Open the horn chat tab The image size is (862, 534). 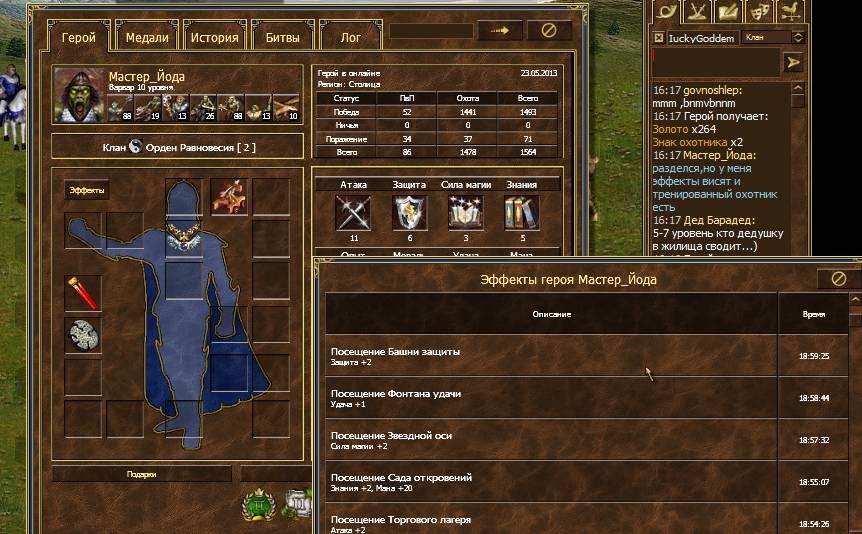pos(667,12)
